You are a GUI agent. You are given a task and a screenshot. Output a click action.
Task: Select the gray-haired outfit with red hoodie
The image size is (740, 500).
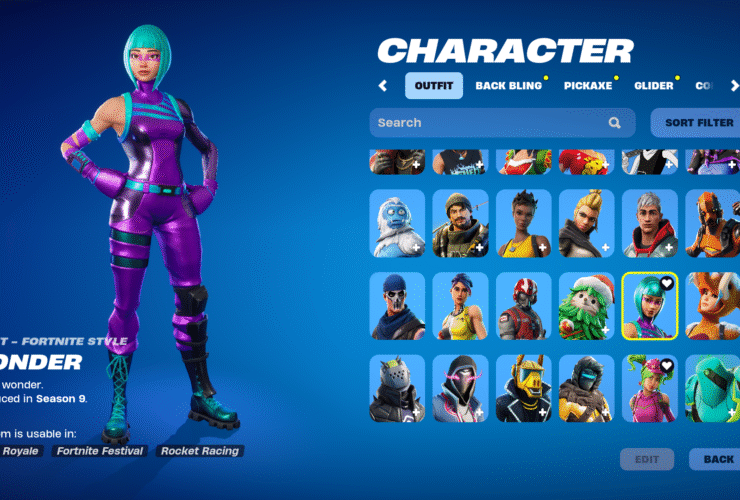[x=650, y=223]
